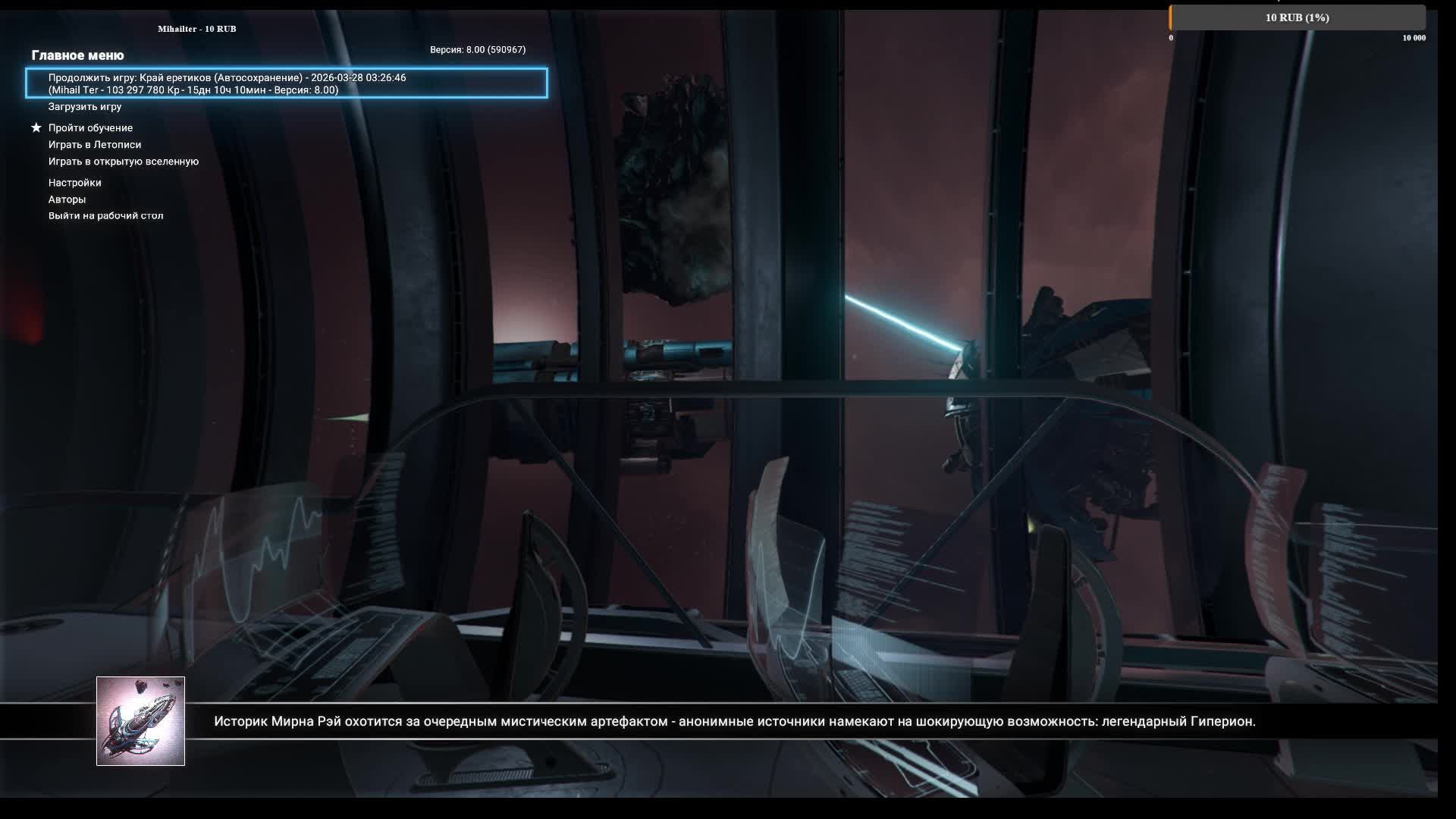Start Играть в открытую вселенную

[x=124, y=162]
